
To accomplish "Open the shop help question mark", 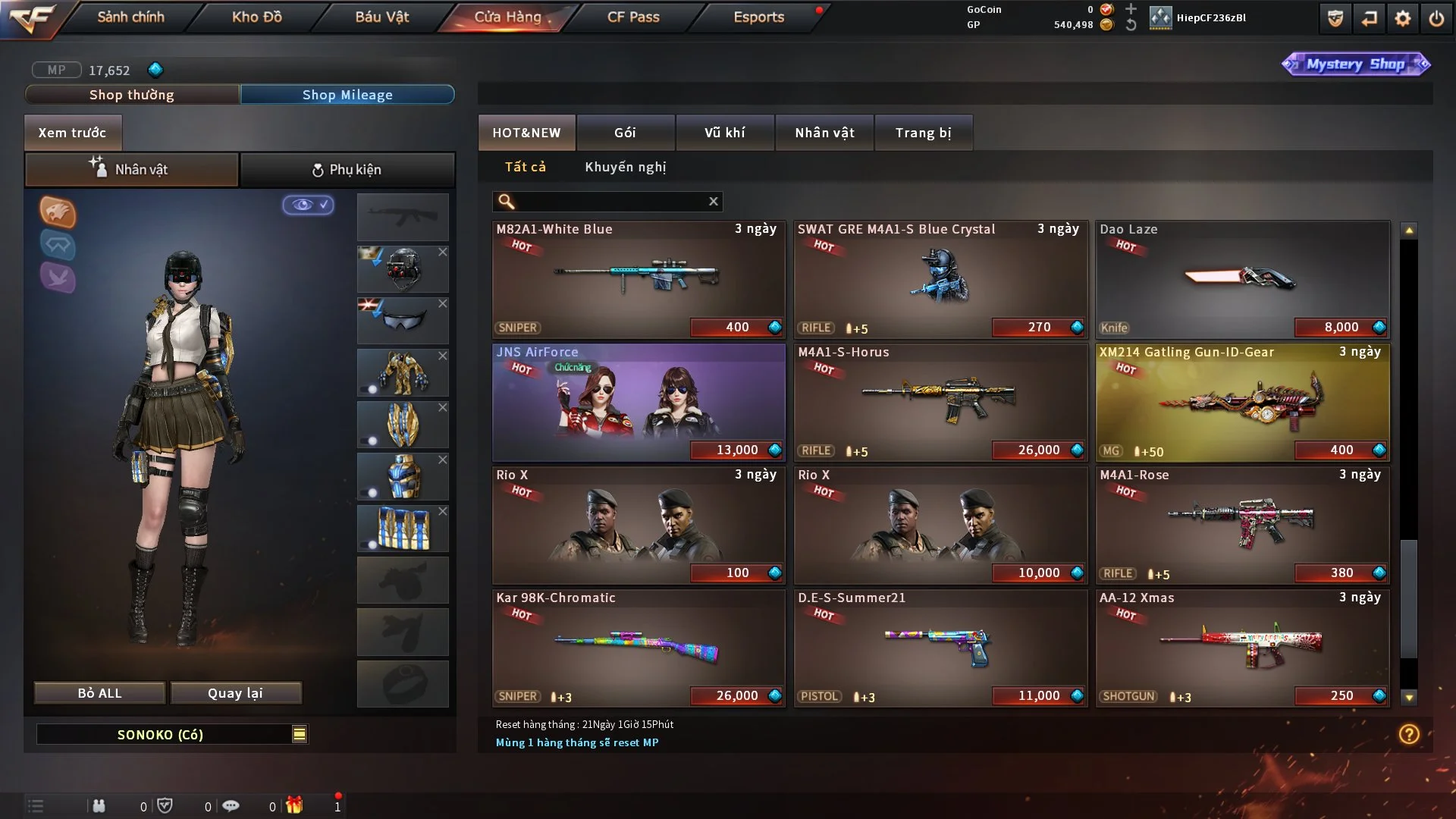I will coord(1409,734).
